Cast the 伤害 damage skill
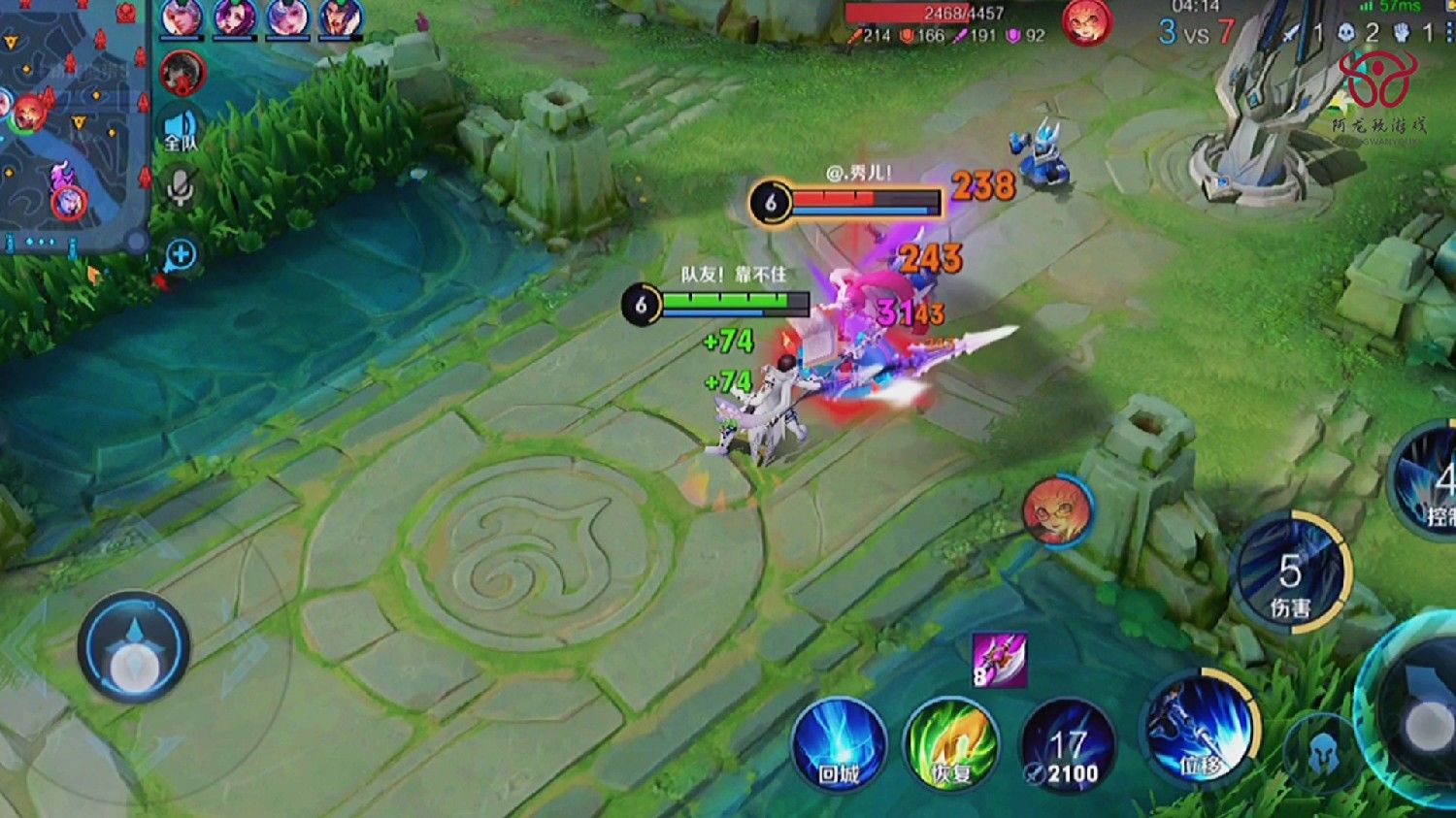 tap(1289, 573)
